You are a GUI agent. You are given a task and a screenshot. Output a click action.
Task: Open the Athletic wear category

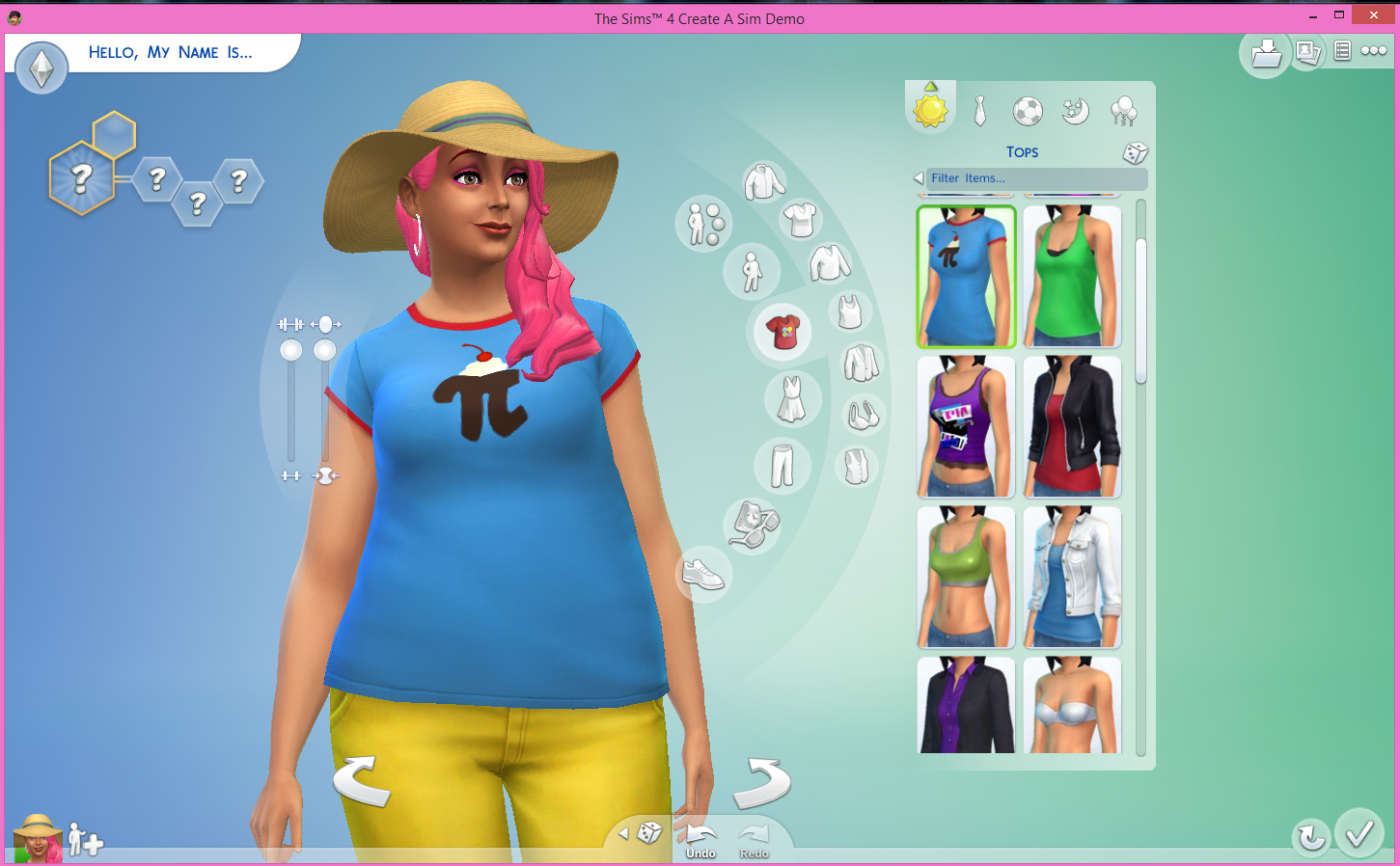(1027, 111)
